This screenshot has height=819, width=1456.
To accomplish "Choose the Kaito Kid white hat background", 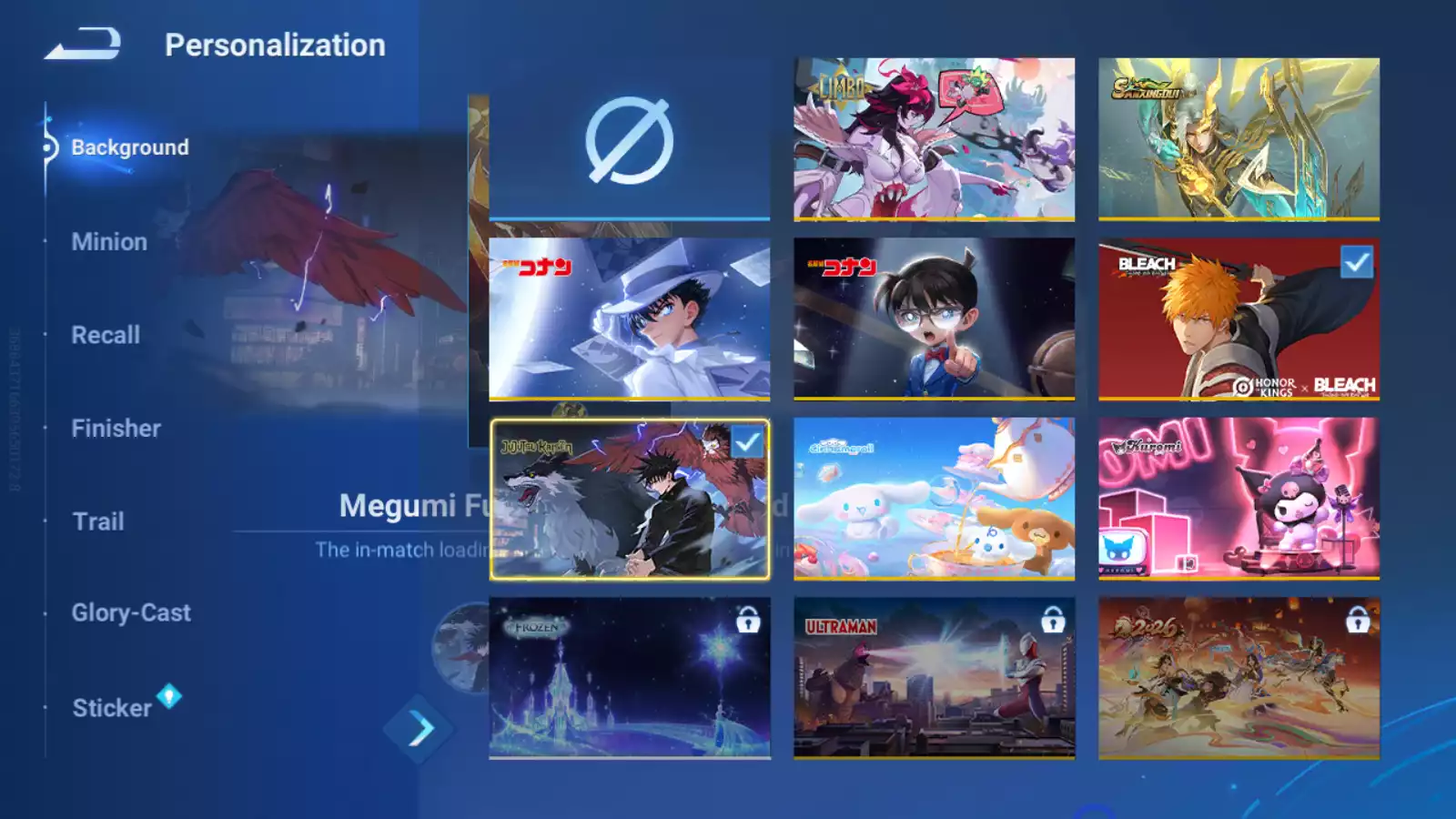I will (x=629, y=318).
